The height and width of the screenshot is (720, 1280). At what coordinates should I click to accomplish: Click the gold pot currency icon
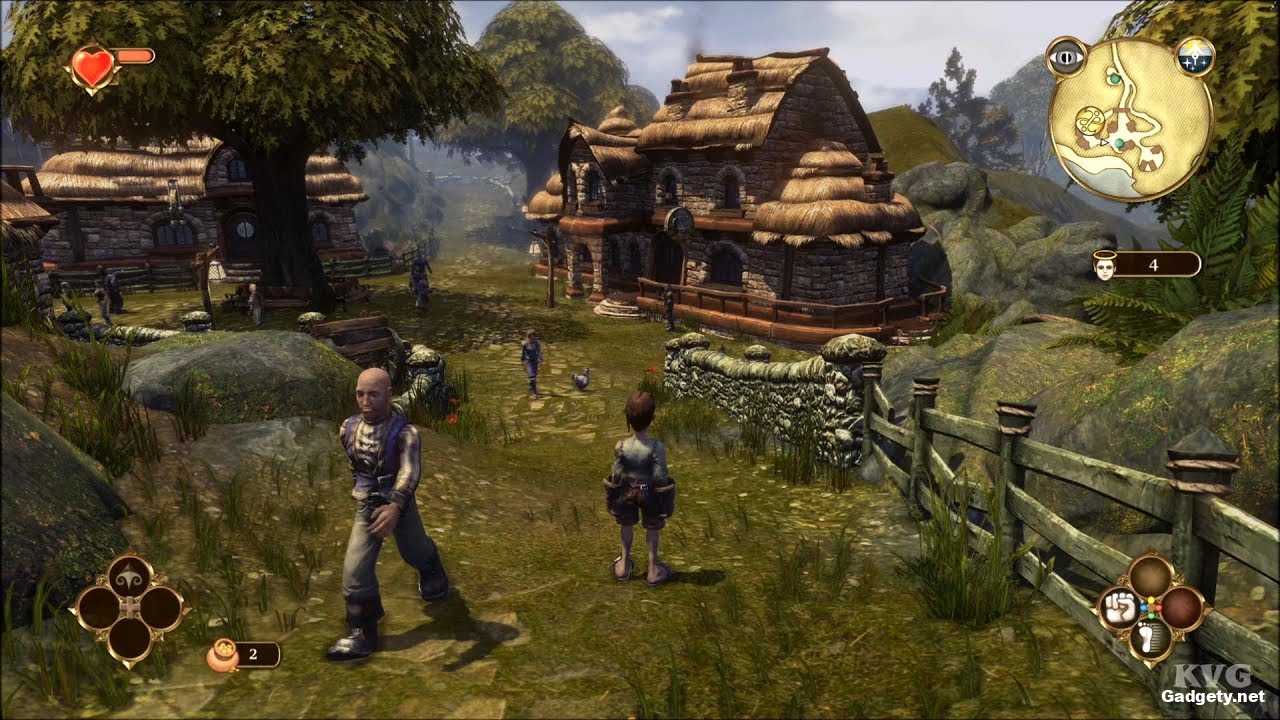(x=221, y=654)
